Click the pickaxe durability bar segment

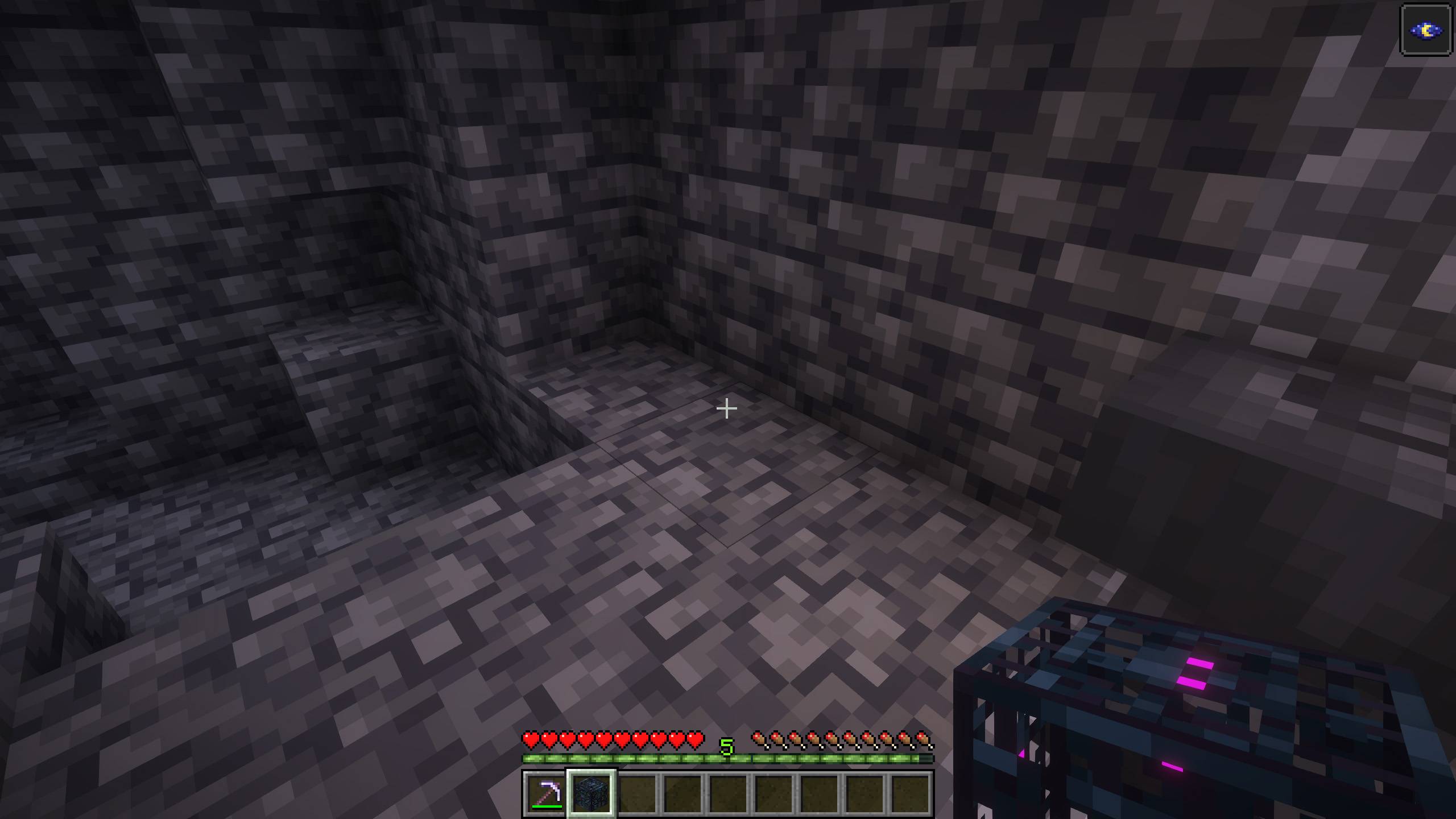[x=548, y=805]
